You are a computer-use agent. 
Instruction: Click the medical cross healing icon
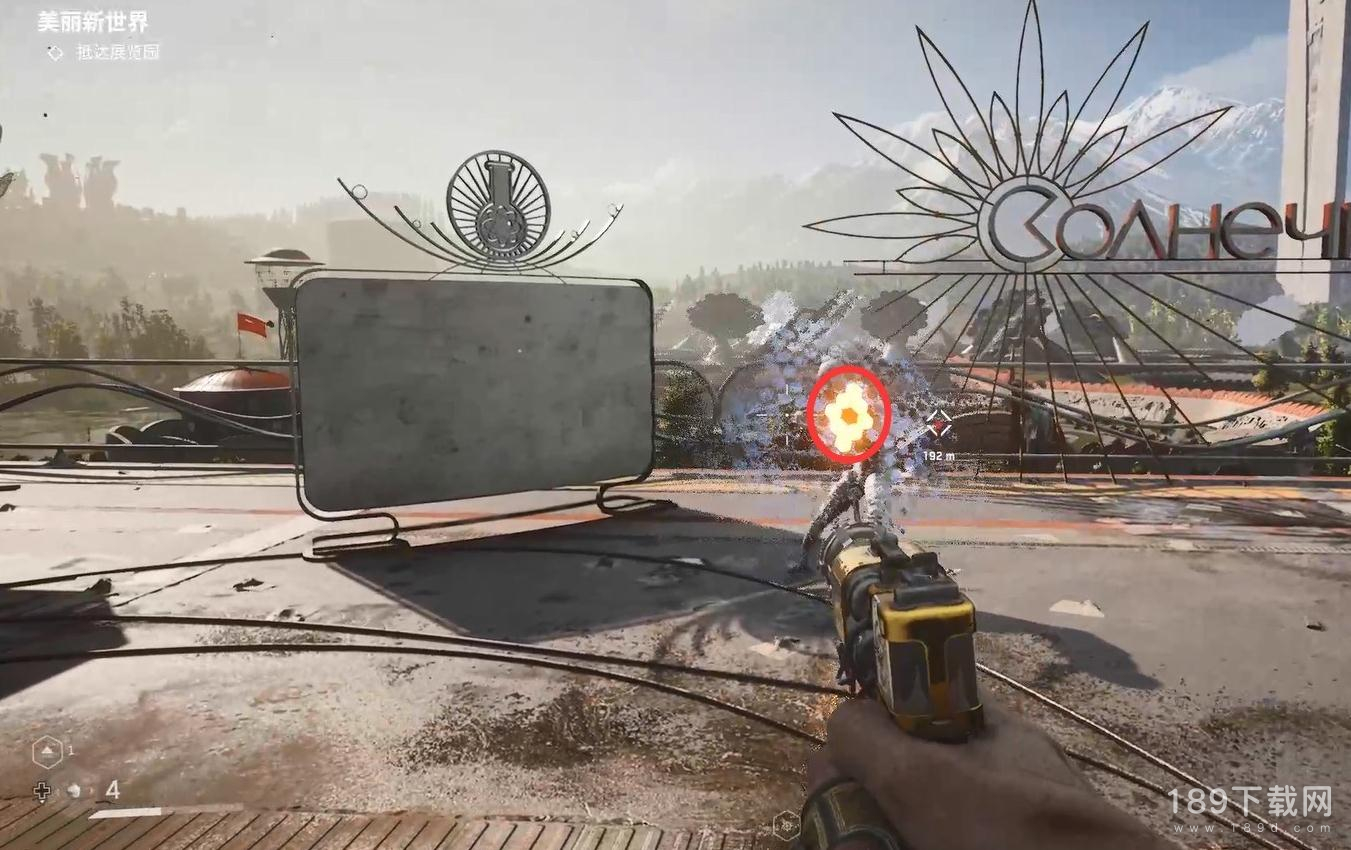pos(42,792)
